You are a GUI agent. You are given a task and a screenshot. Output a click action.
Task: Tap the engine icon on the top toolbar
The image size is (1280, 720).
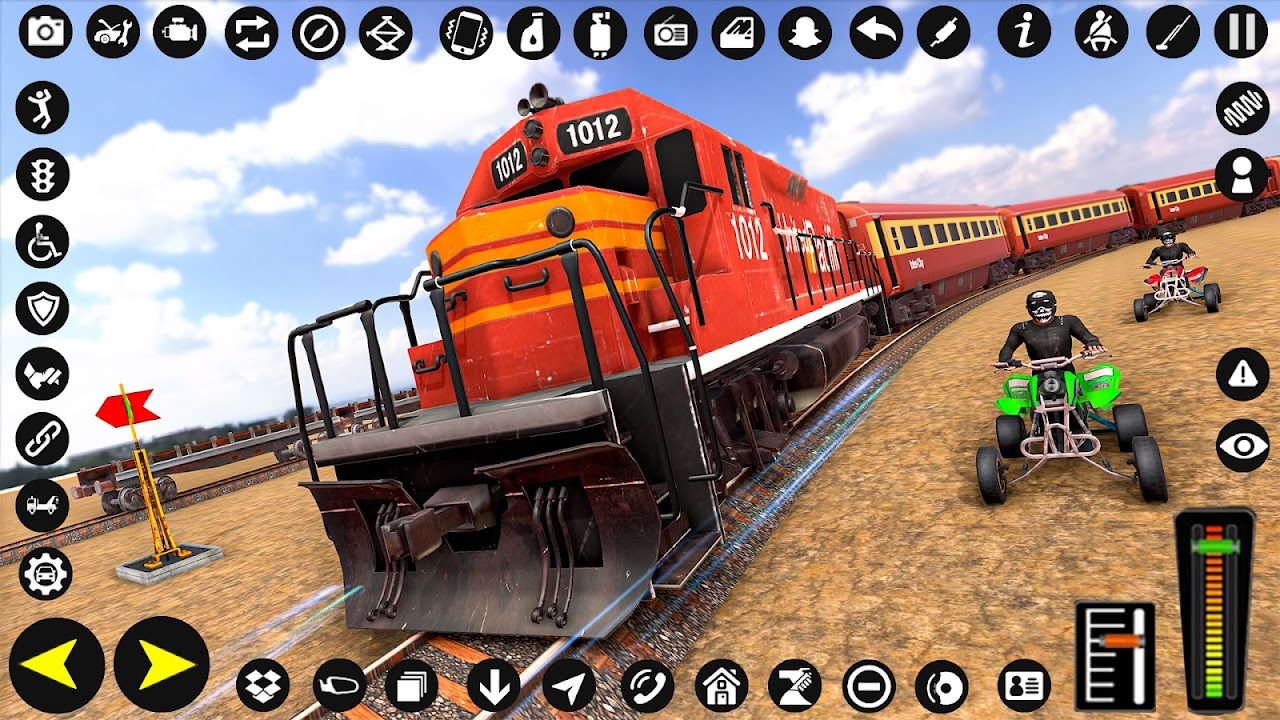(178, 32)
